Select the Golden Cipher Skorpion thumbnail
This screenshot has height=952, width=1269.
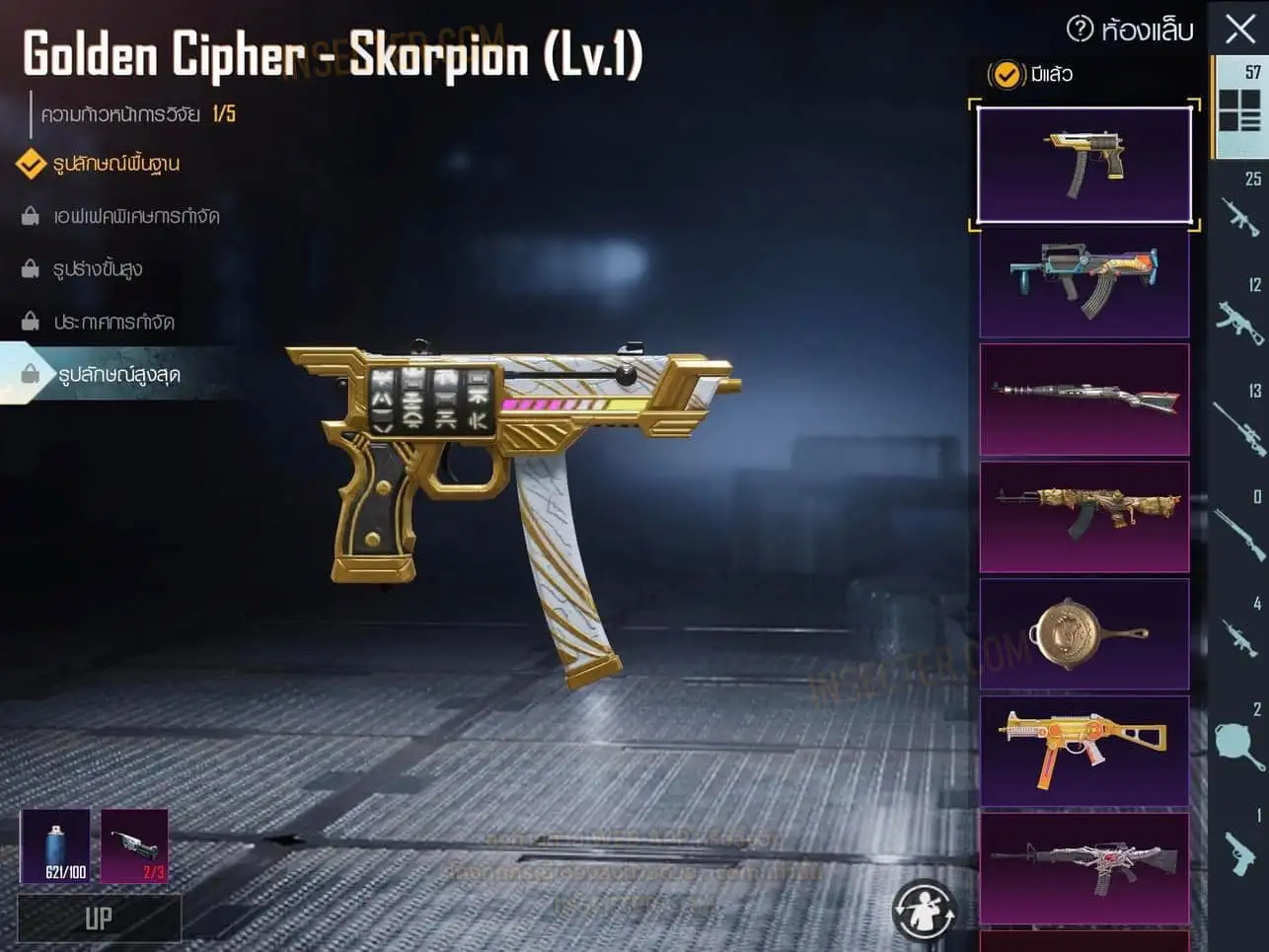point(1083,165)
